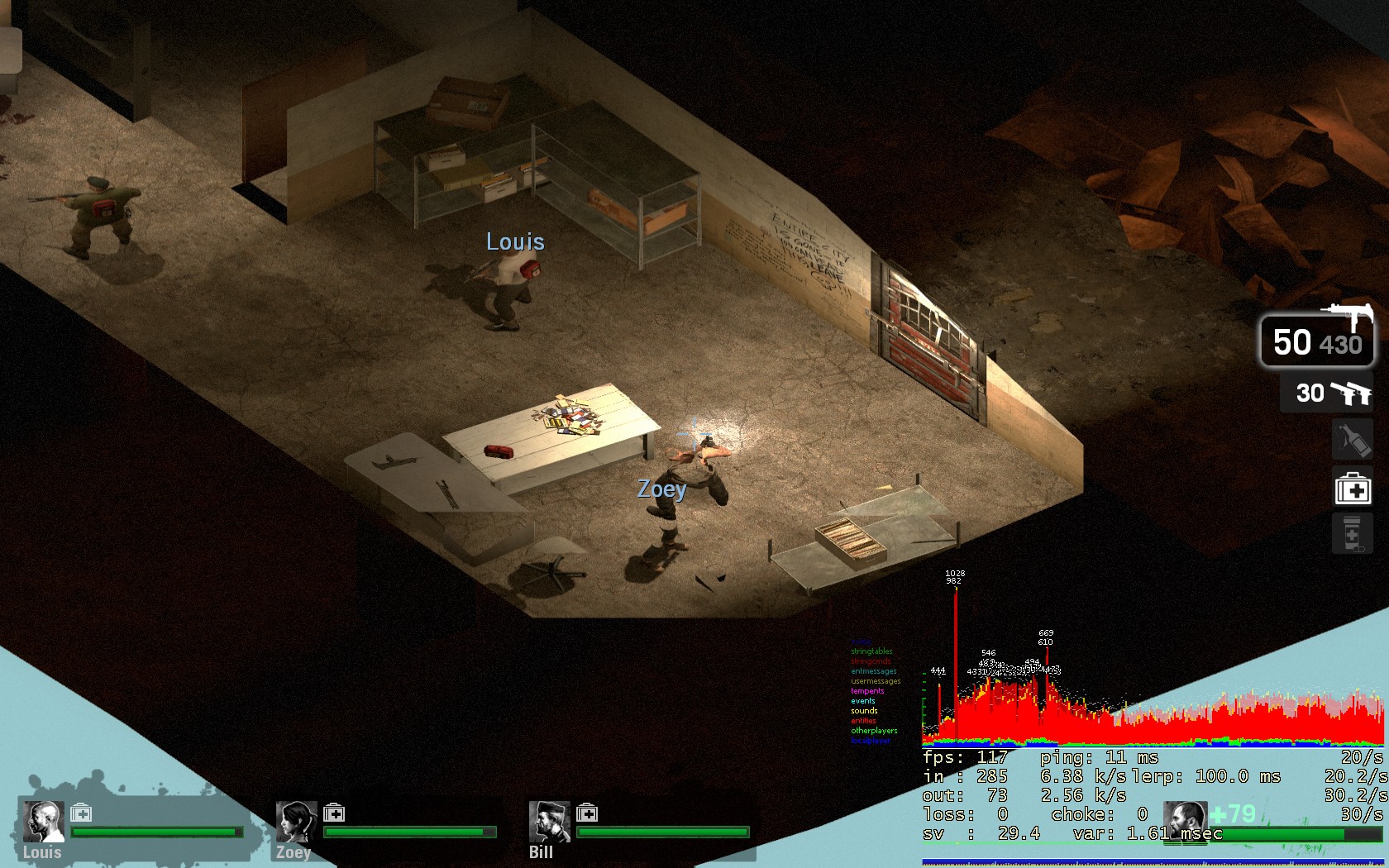Screen dimensions: 1389x868
Task: Pick the pain pills slot
Action: [1353, 533]
